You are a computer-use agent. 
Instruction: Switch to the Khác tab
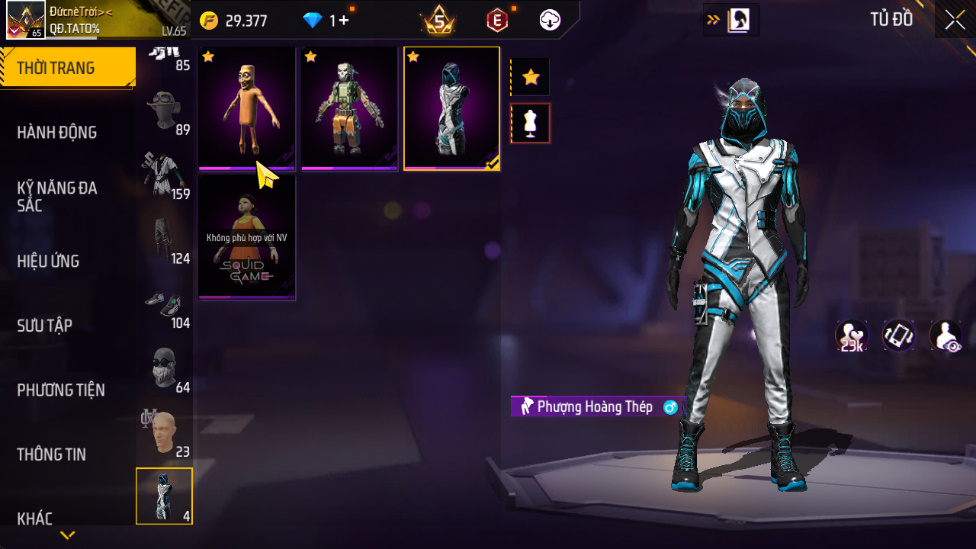(x=35, y=518)
